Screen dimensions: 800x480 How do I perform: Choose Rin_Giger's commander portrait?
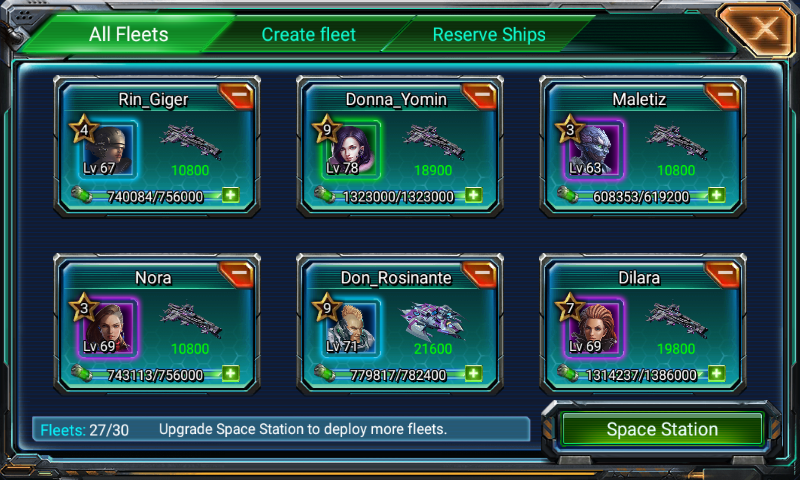coord(107,151)
